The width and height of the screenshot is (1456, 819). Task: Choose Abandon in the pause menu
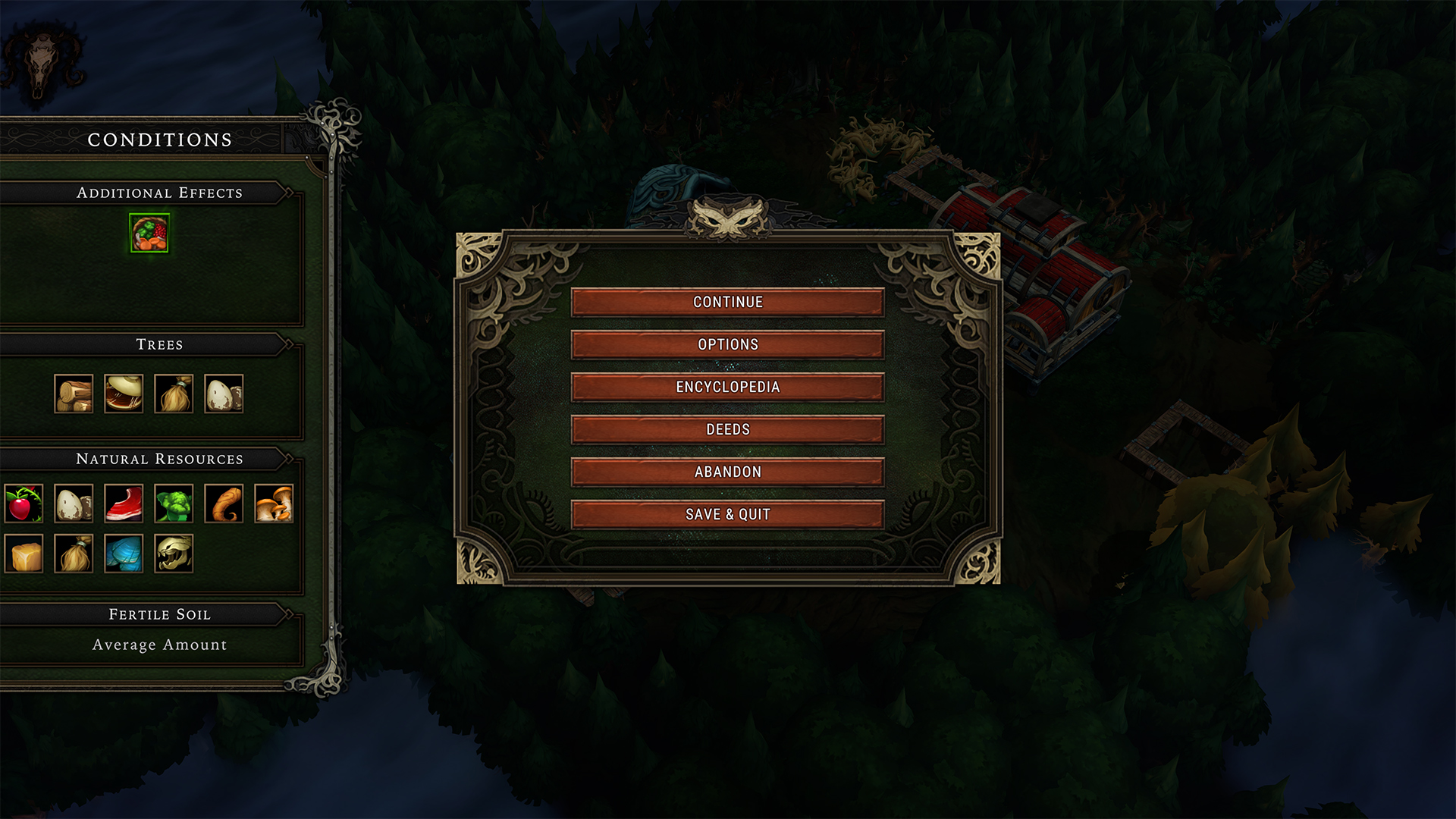[x=727, y=472]
